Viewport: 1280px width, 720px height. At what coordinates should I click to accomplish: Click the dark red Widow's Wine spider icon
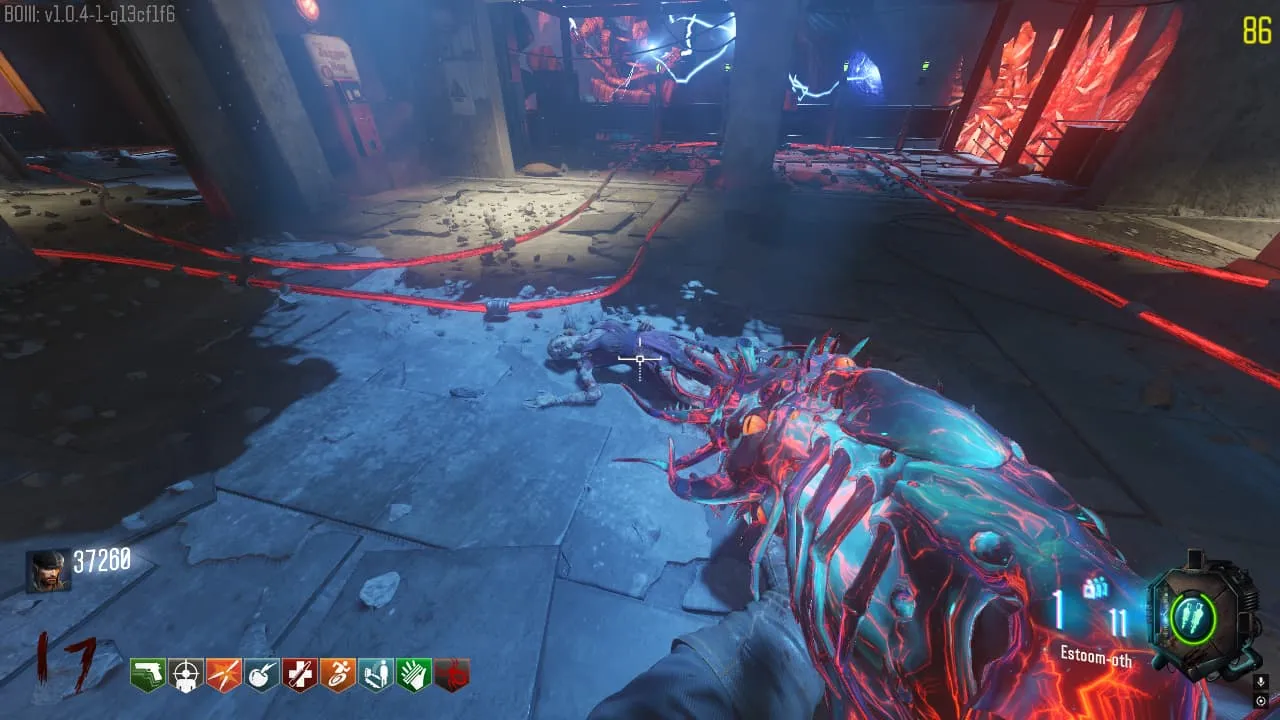(452, 675)
